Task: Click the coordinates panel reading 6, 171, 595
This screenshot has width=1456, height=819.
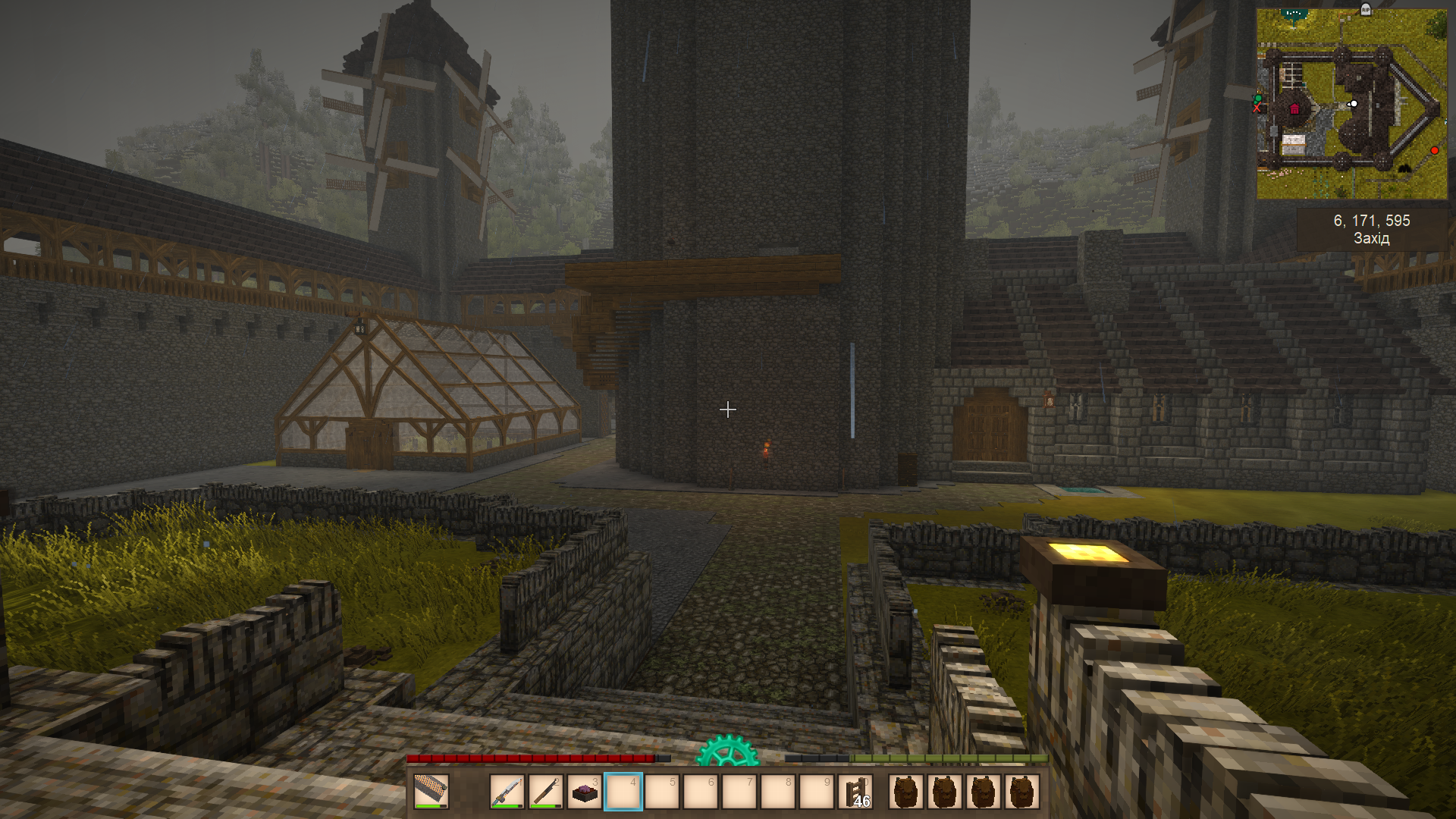Action: [1371, 229]
